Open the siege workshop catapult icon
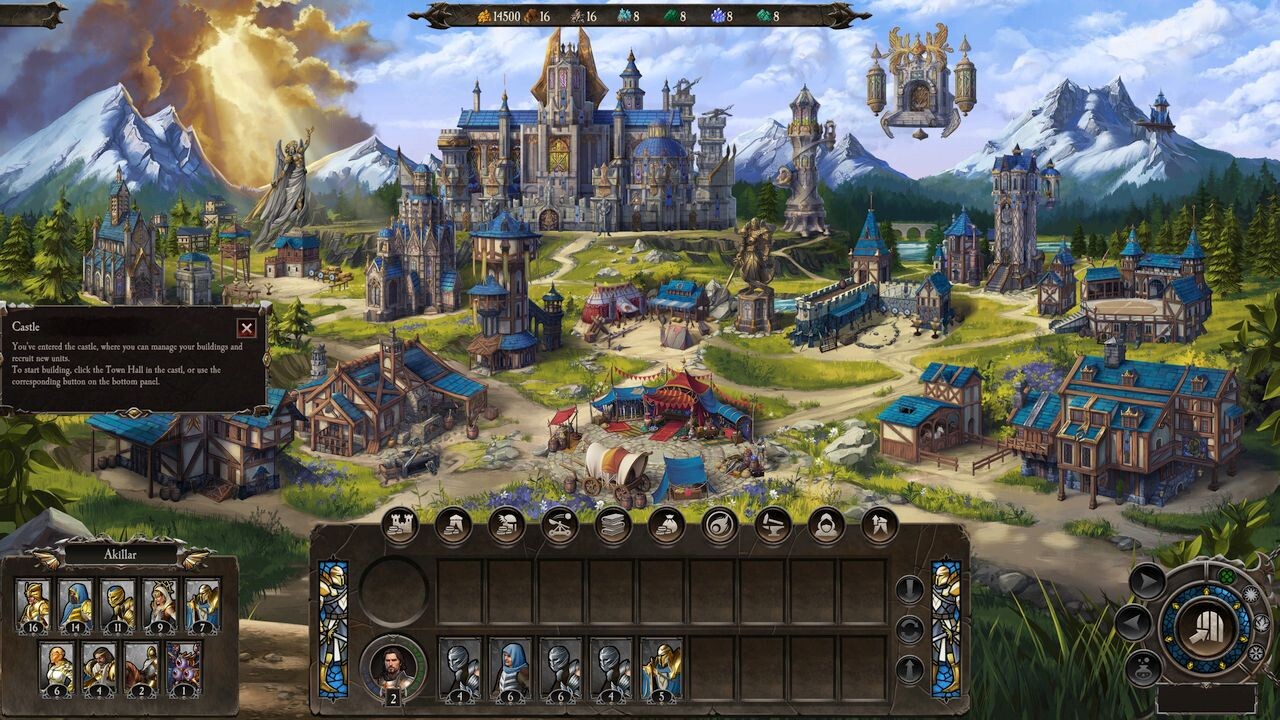This screenshot has width=1280, height=720. pos(560,525)
